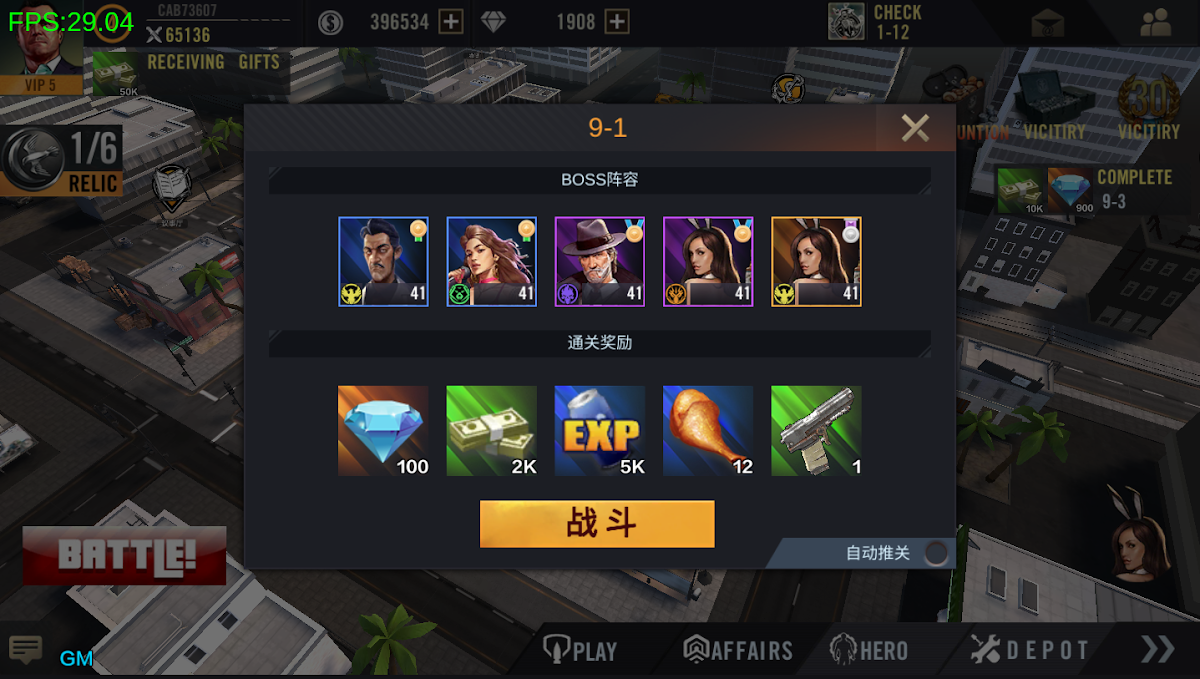Image resolution: width=1200 pixels, height=679 pixels.
Task: Select the diamond reward showing 100
Action: click(383, 431)
